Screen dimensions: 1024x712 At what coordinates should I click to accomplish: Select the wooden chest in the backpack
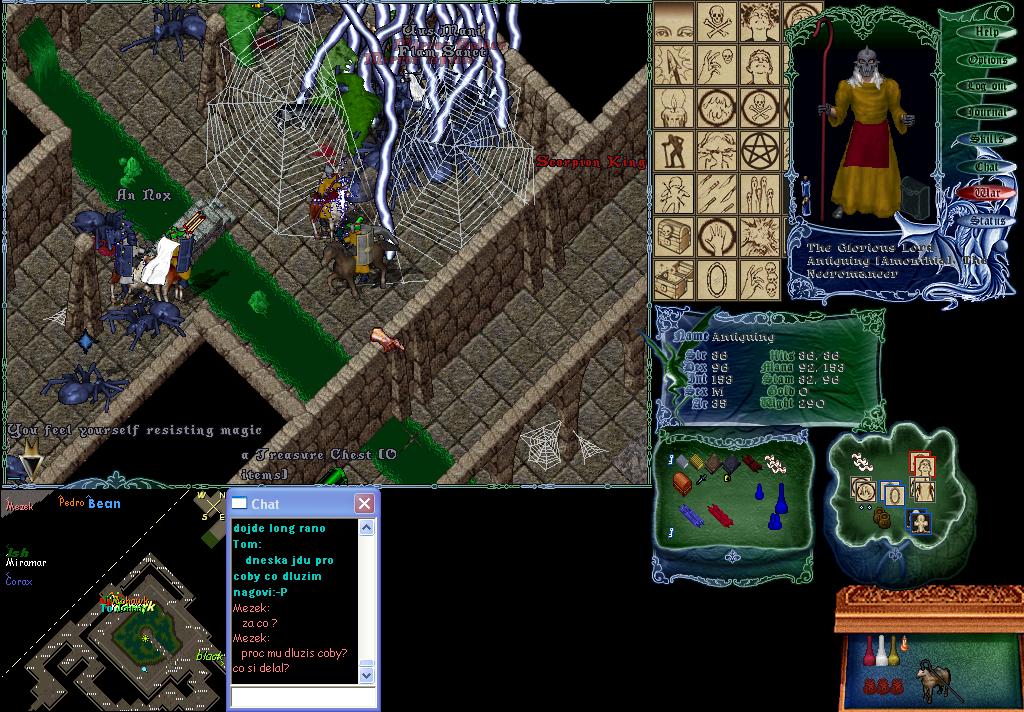click(682, 484)
